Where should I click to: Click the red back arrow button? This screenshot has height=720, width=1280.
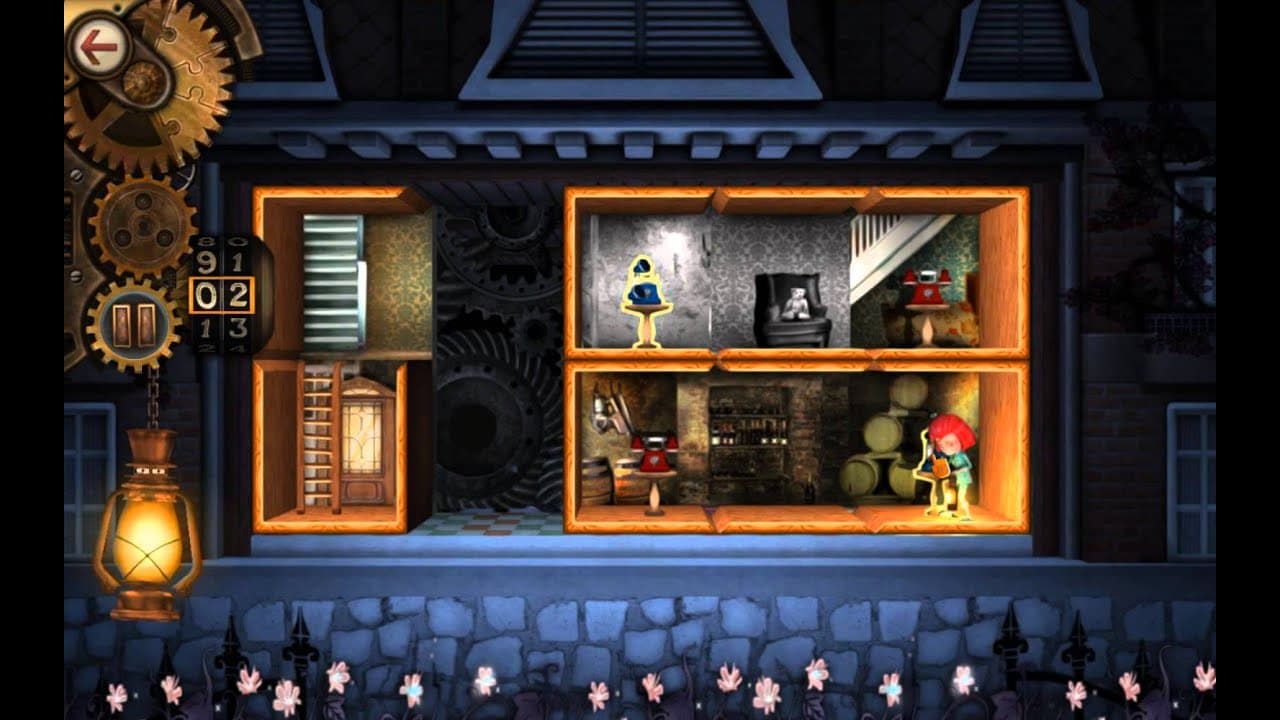coord(96,45)
